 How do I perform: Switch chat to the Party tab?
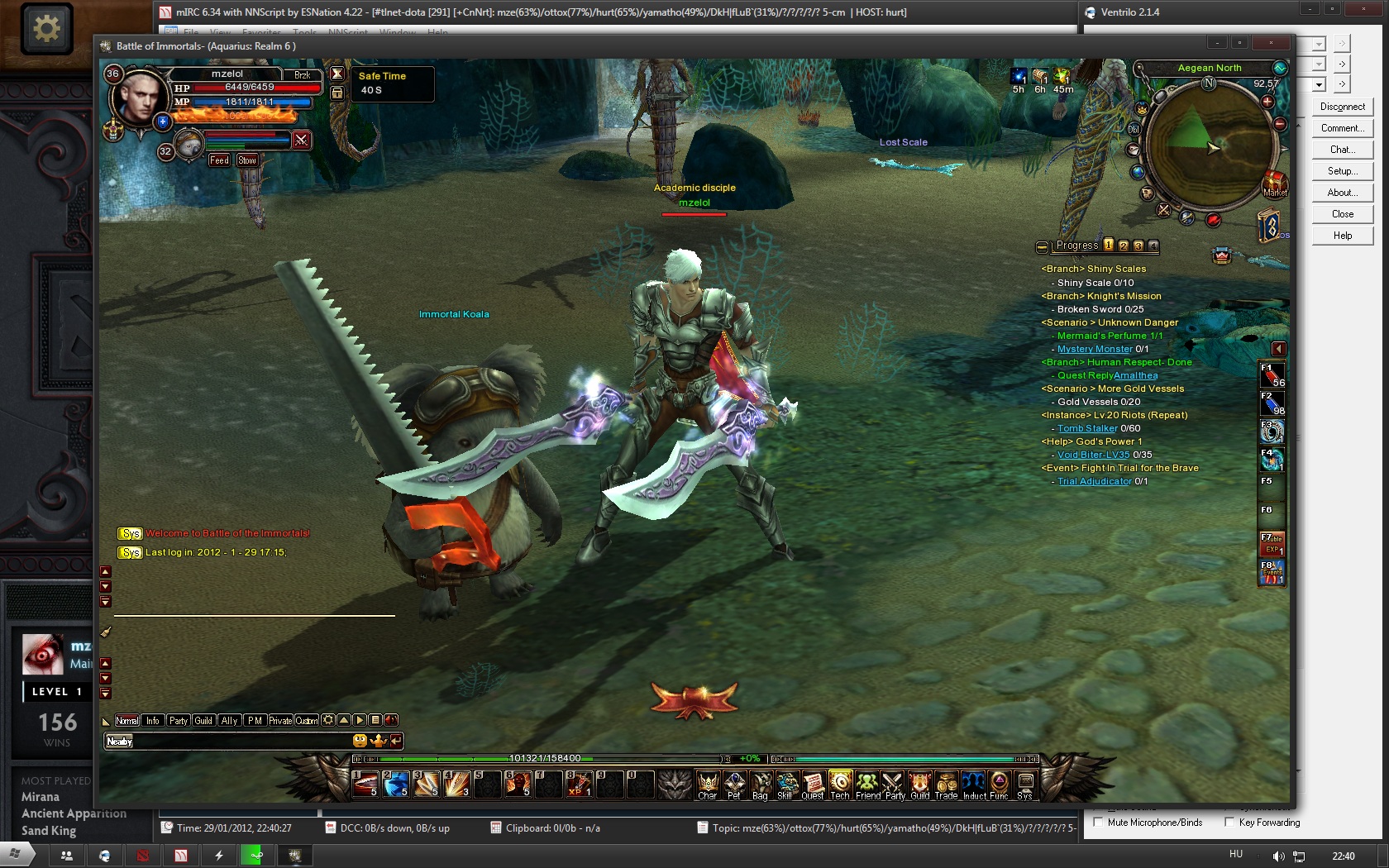point(179,721)
